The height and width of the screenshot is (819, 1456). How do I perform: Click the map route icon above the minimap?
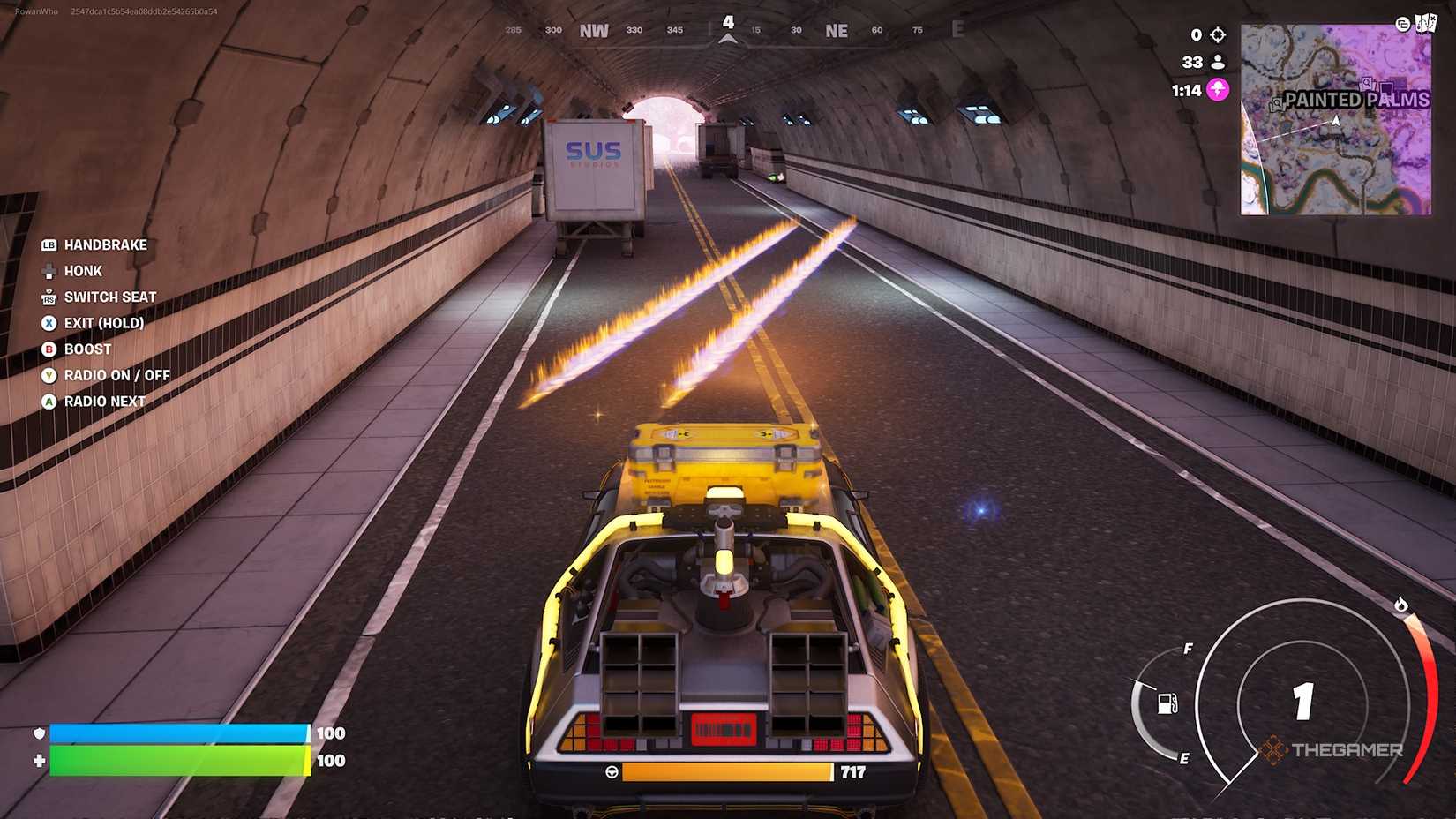coord(1428,23)
